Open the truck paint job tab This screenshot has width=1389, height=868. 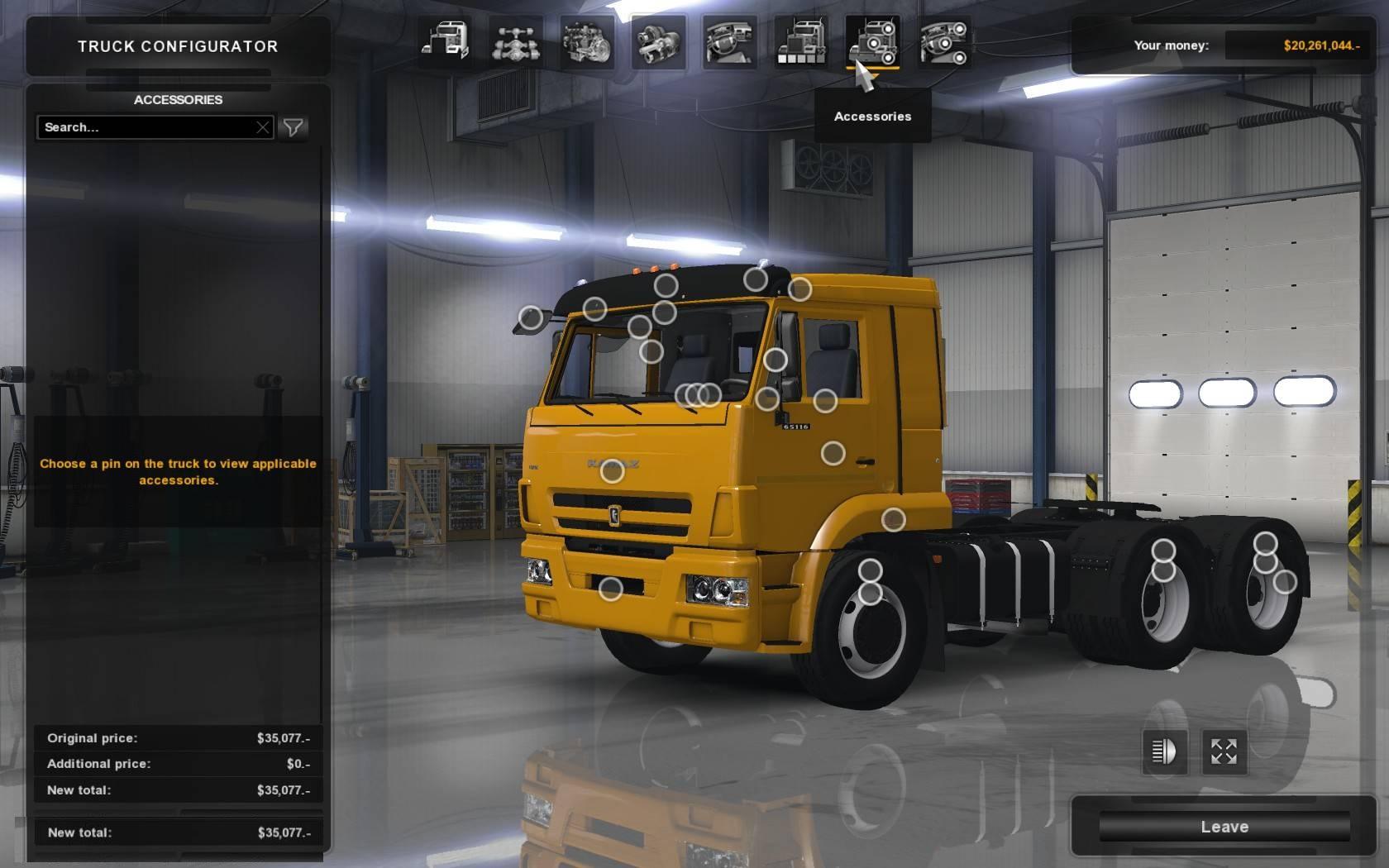coord(801,41)
